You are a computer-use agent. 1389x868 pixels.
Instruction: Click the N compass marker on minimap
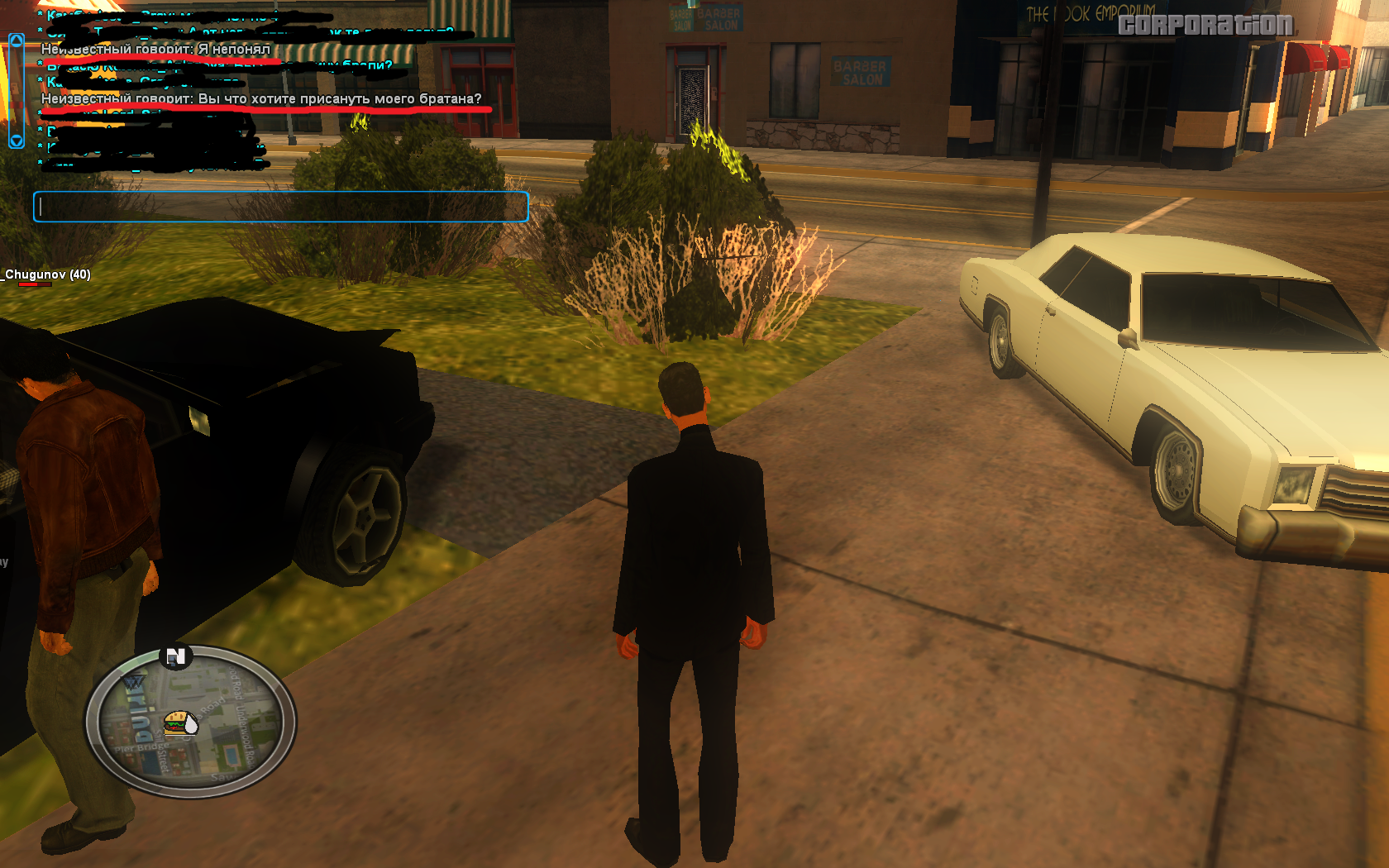click(x=176, y=657)
